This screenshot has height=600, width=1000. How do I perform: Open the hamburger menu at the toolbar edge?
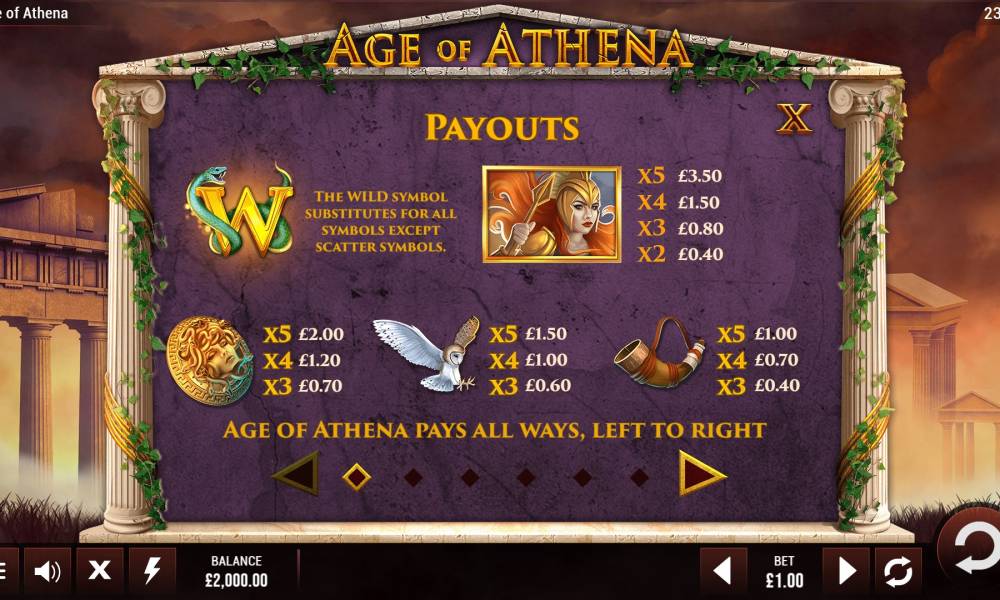[x=3, y=571]
